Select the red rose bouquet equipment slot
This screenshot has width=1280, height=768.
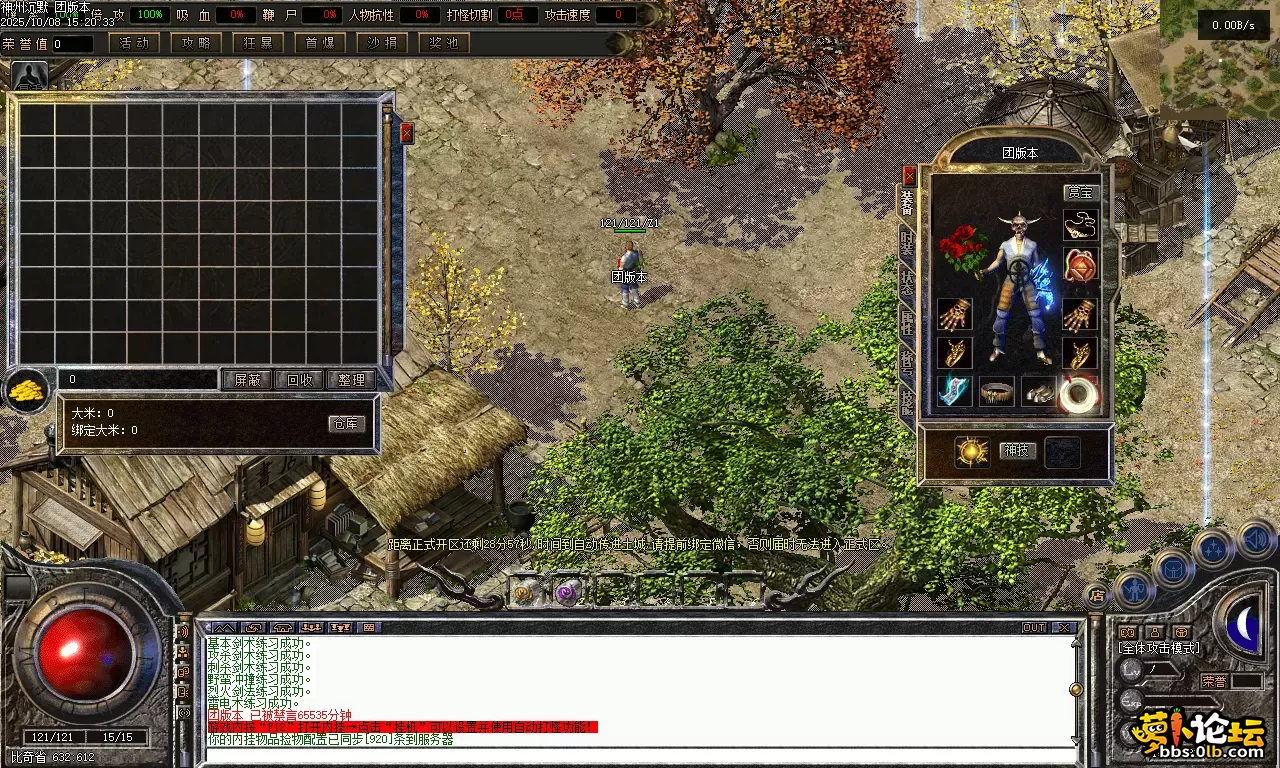(x=962, y=249)
